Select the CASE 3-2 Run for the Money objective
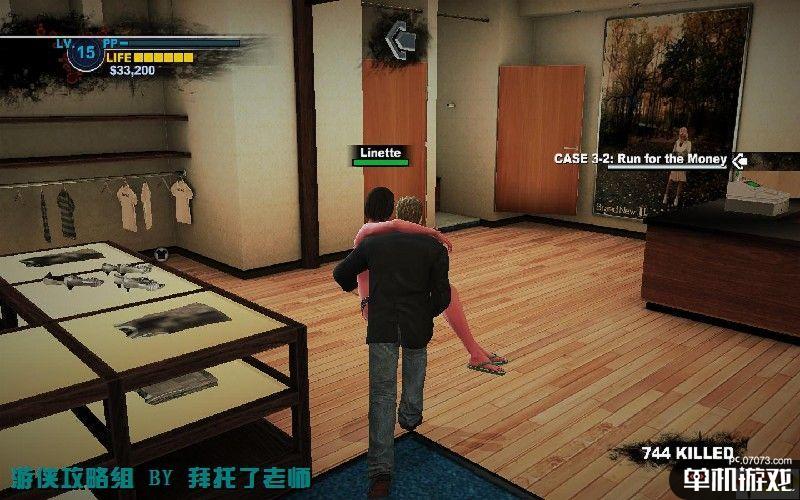 pyautogui.click(x=641, y=159)
